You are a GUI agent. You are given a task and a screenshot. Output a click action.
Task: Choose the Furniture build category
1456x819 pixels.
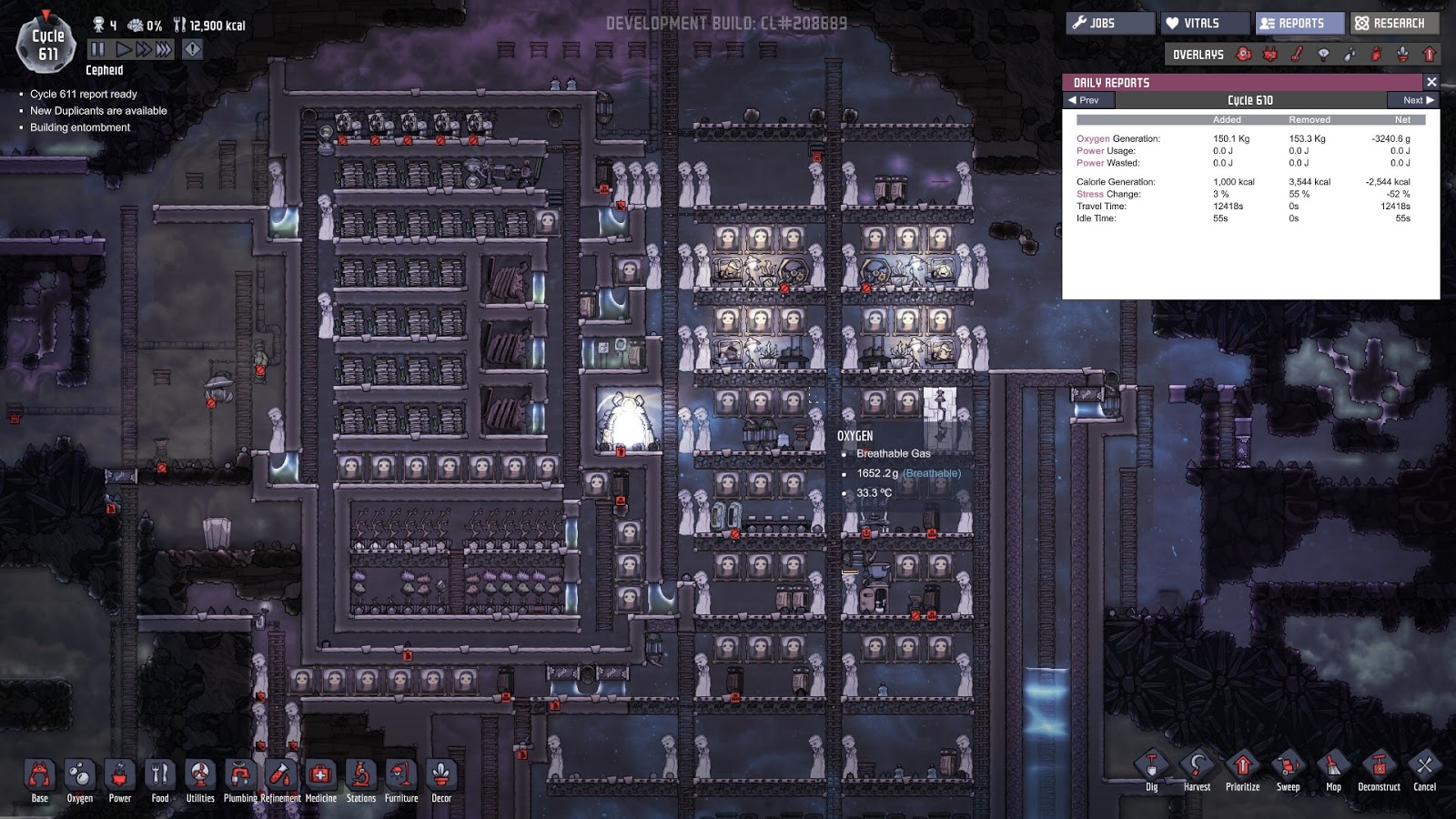pos(401,776)
